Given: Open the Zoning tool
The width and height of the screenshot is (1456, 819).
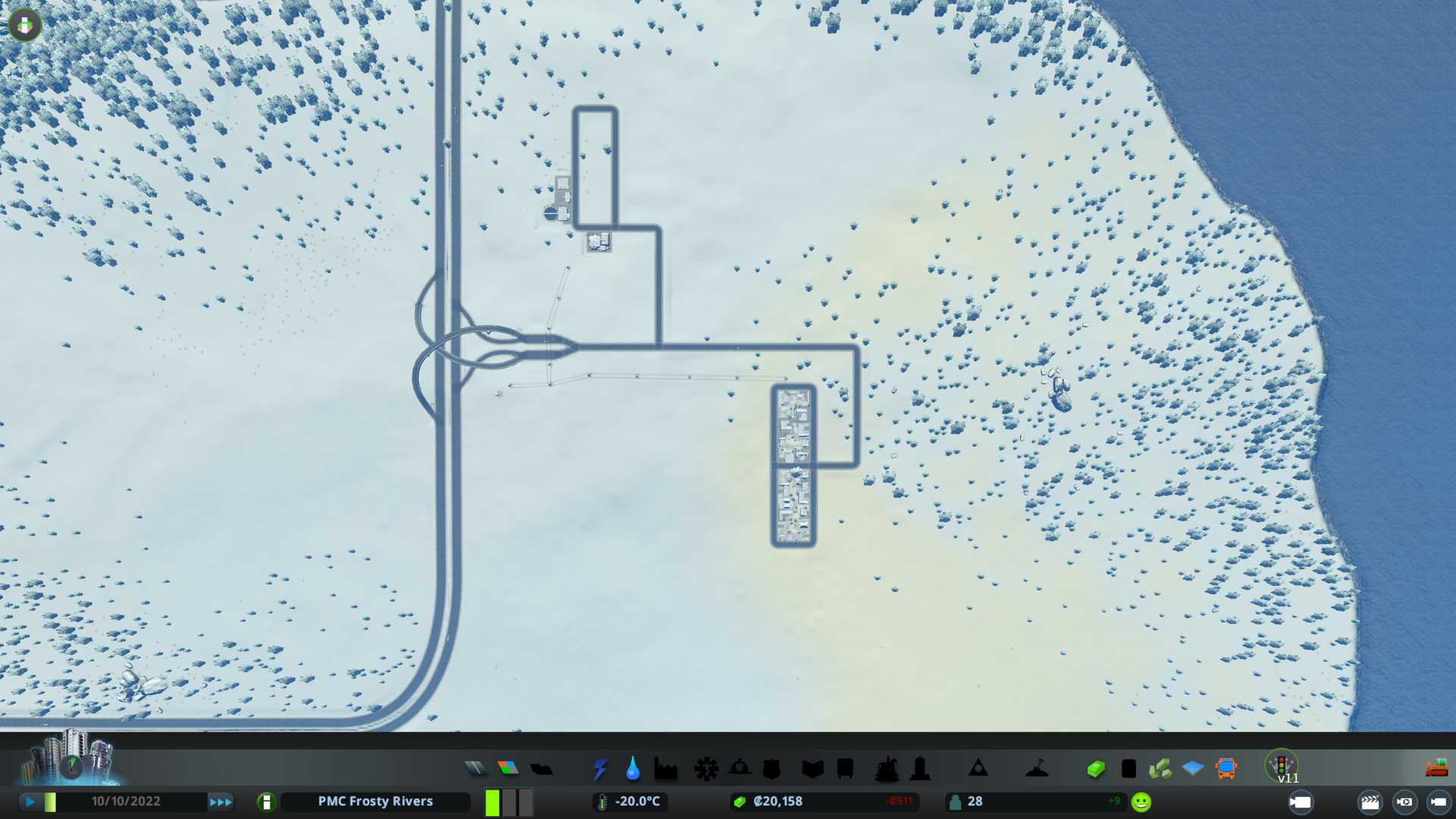Looking at the screenshot, I should click(508, 769).
